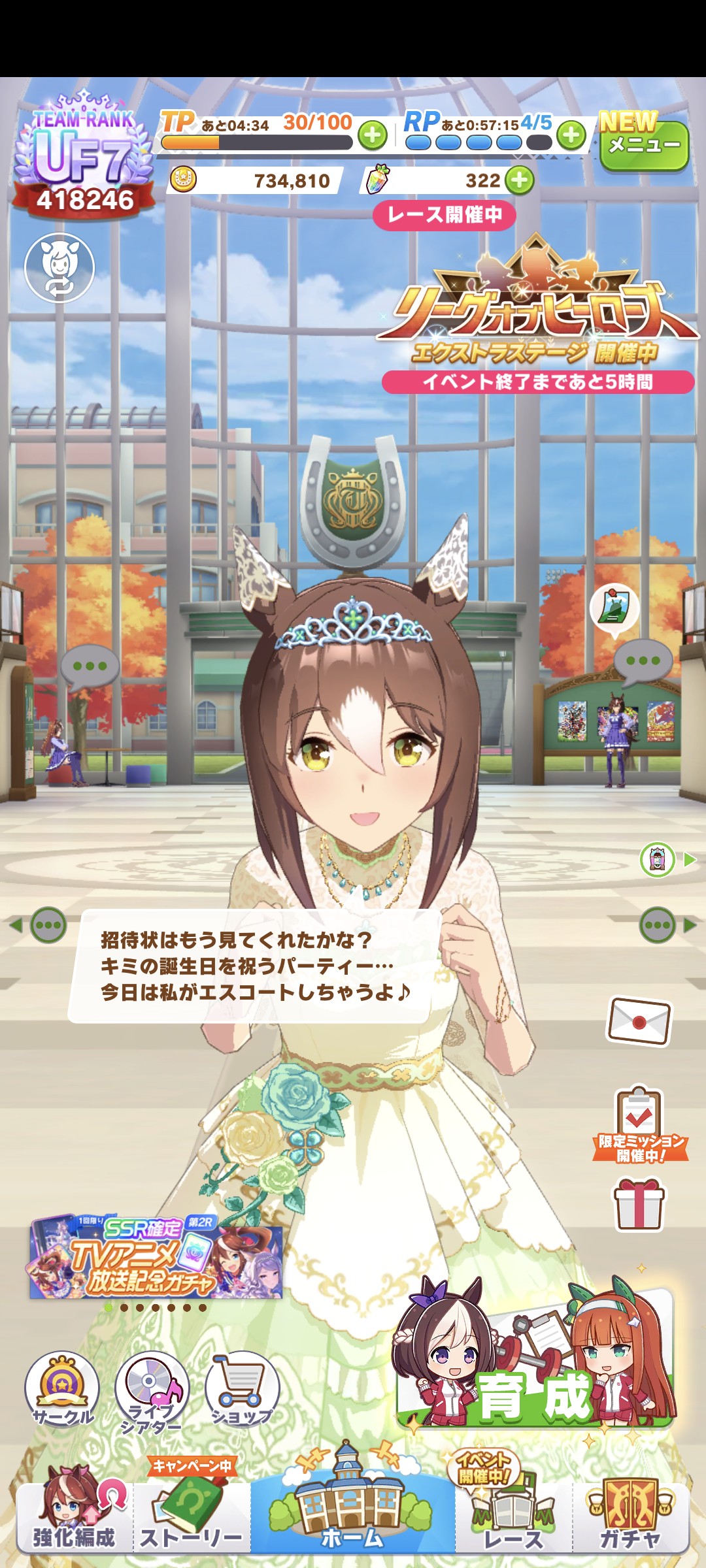Open the red gift box presents
The height and width of the screenshot is (1568, 706).
click(x=639, y=1205)
